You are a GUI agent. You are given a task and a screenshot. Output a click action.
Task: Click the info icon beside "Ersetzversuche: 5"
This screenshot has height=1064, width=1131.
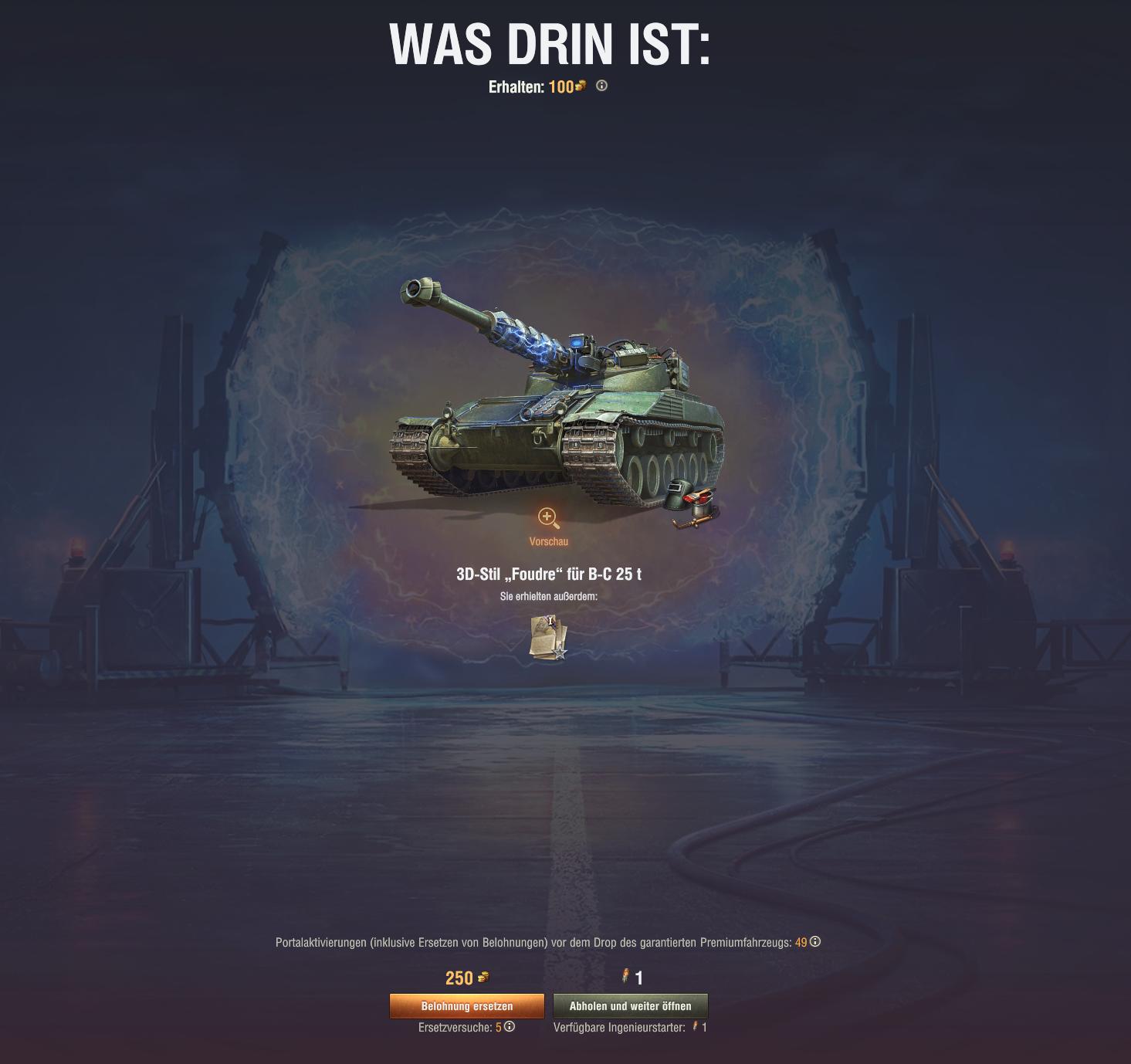(x=510, y=1028)
